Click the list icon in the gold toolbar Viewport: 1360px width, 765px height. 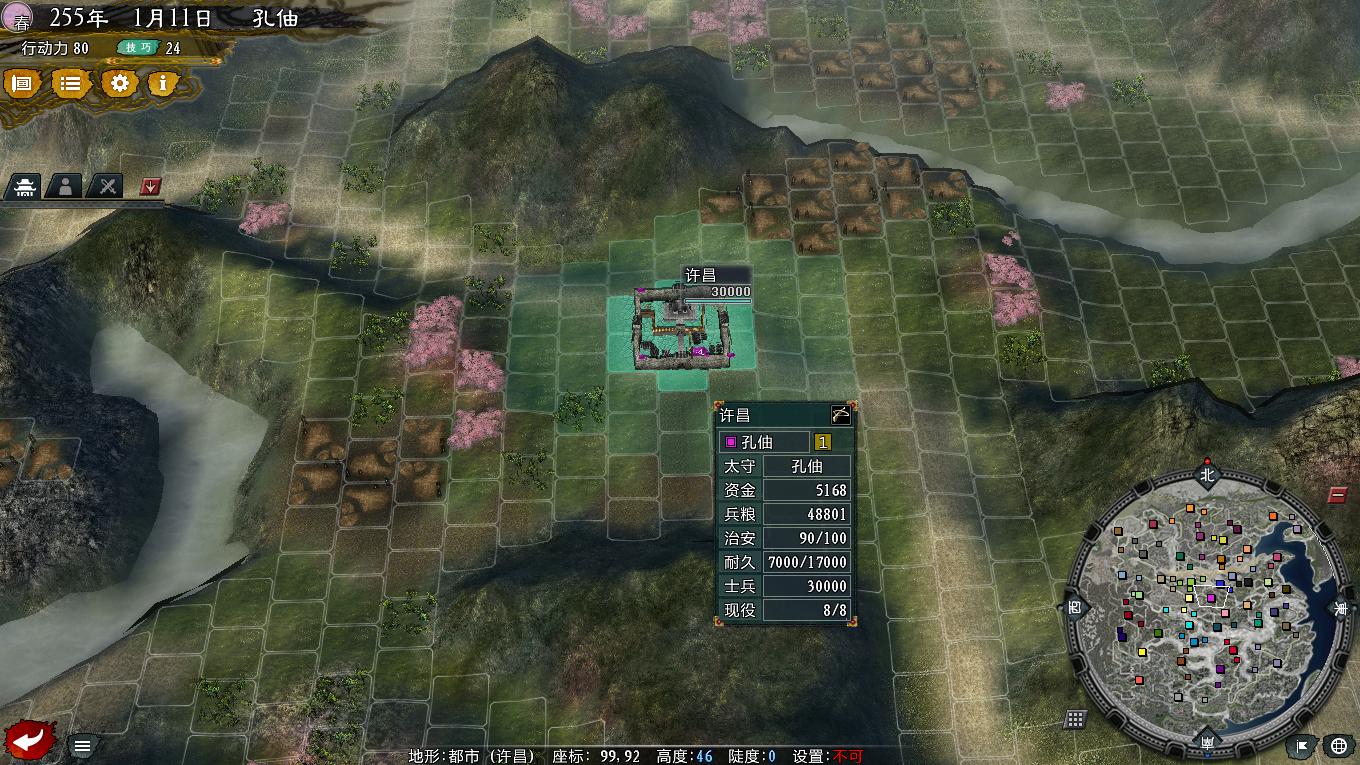pyautogui.click(x=70, y=84)
